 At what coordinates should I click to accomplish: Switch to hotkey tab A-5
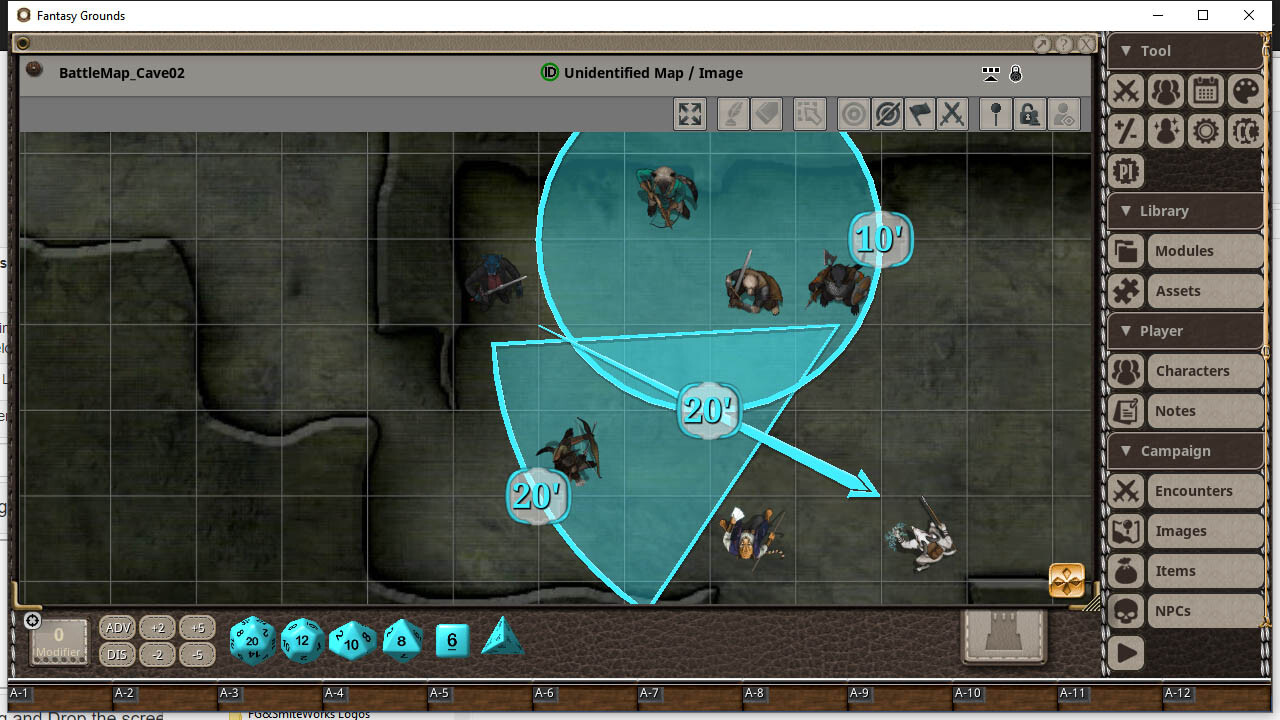(x=439, y=693)
